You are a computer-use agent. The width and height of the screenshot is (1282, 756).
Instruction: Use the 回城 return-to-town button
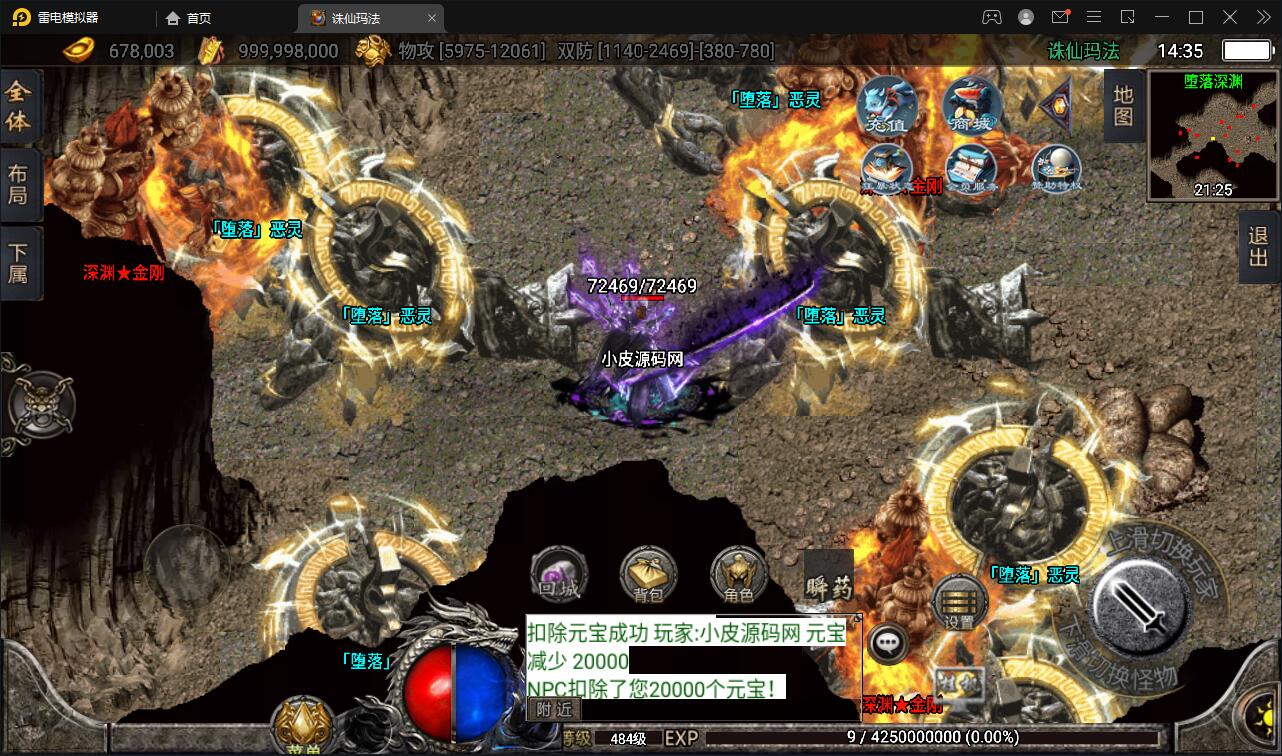559,575
